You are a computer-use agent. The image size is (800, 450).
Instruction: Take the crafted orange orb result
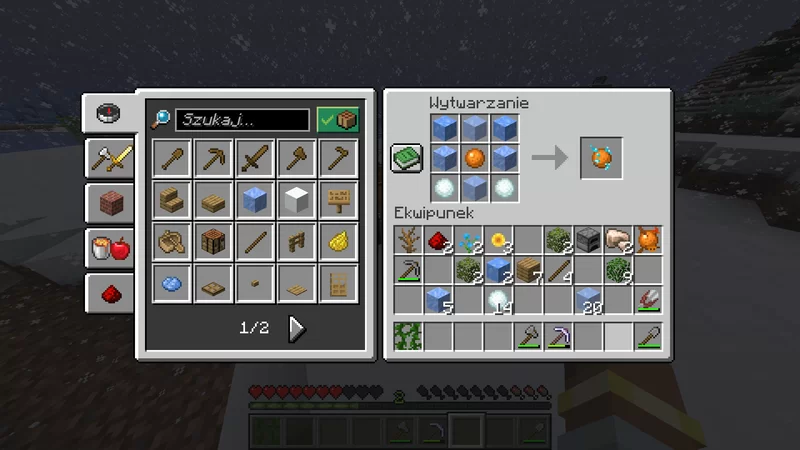tap(602, 158)
